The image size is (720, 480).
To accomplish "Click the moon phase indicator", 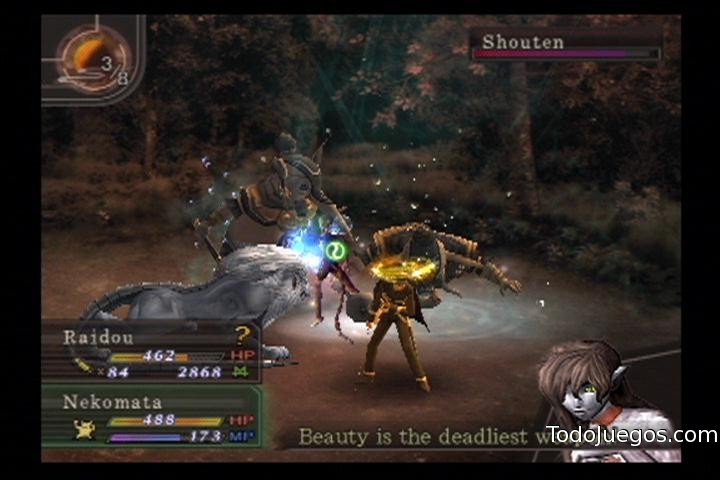I will [x=92, y=58].
